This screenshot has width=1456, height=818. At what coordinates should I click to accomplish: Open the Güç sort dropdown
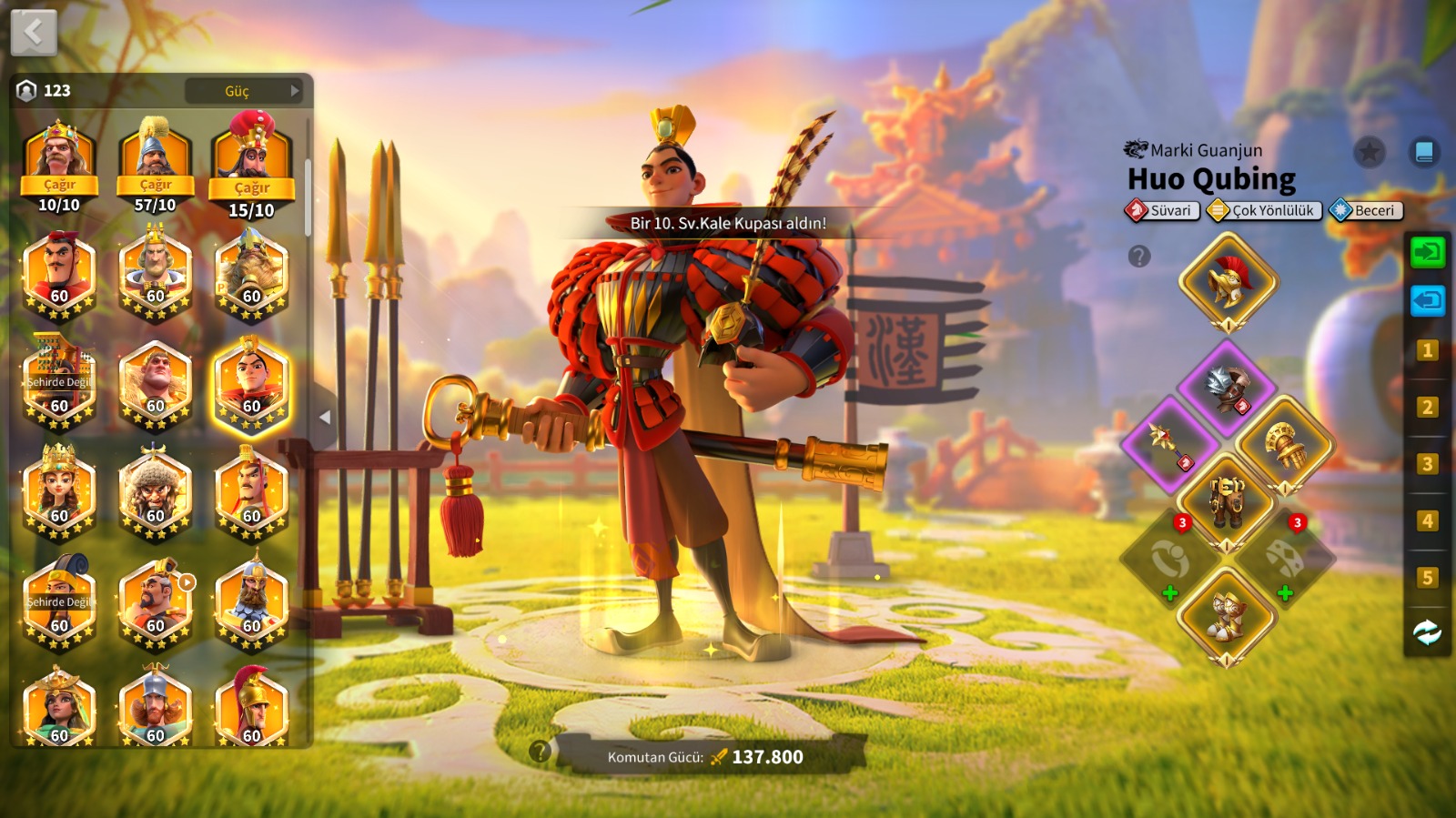[x=244, y=91]
